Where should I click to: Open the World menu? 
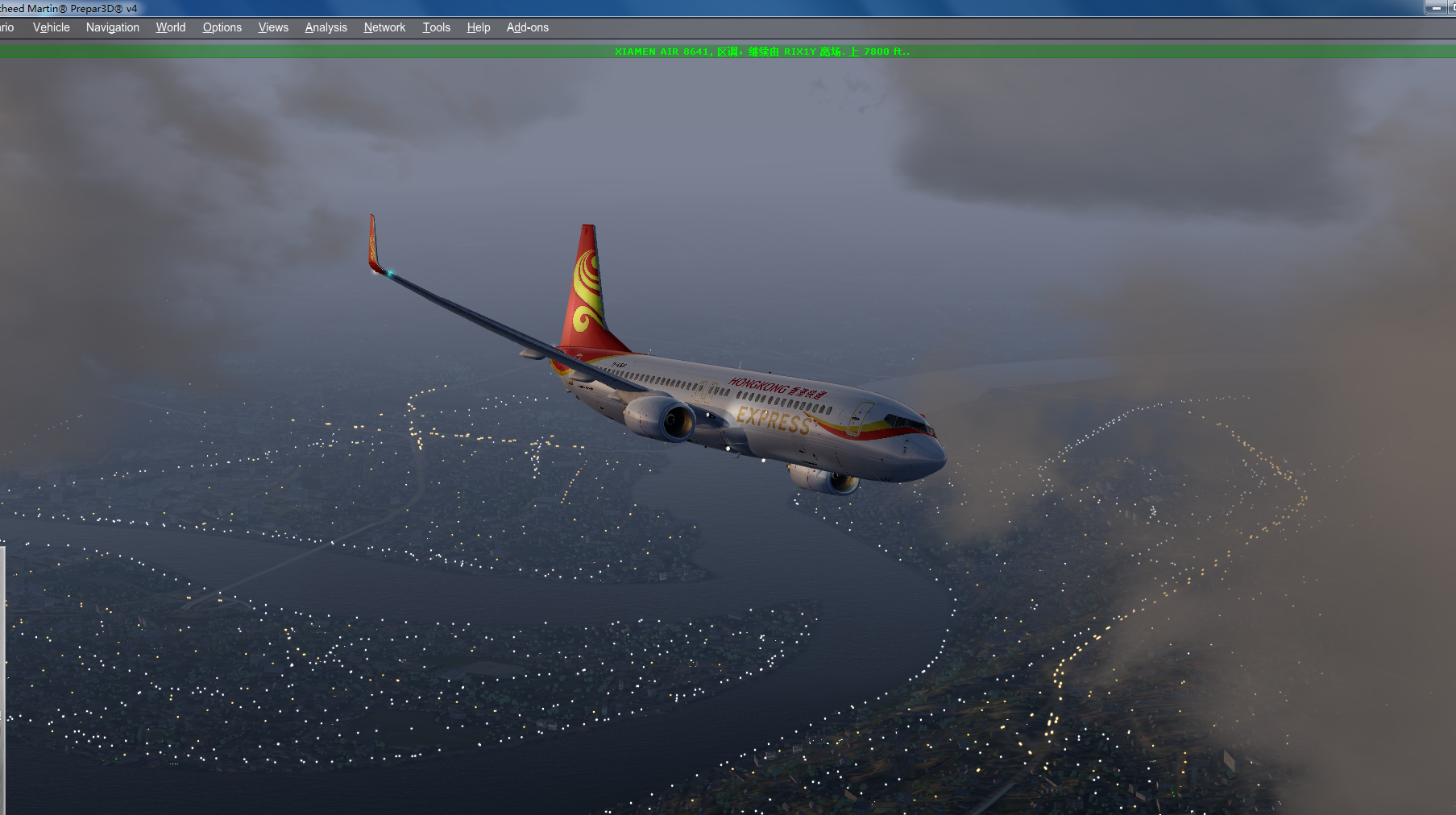pyautogui.click(x=170, y=27)
